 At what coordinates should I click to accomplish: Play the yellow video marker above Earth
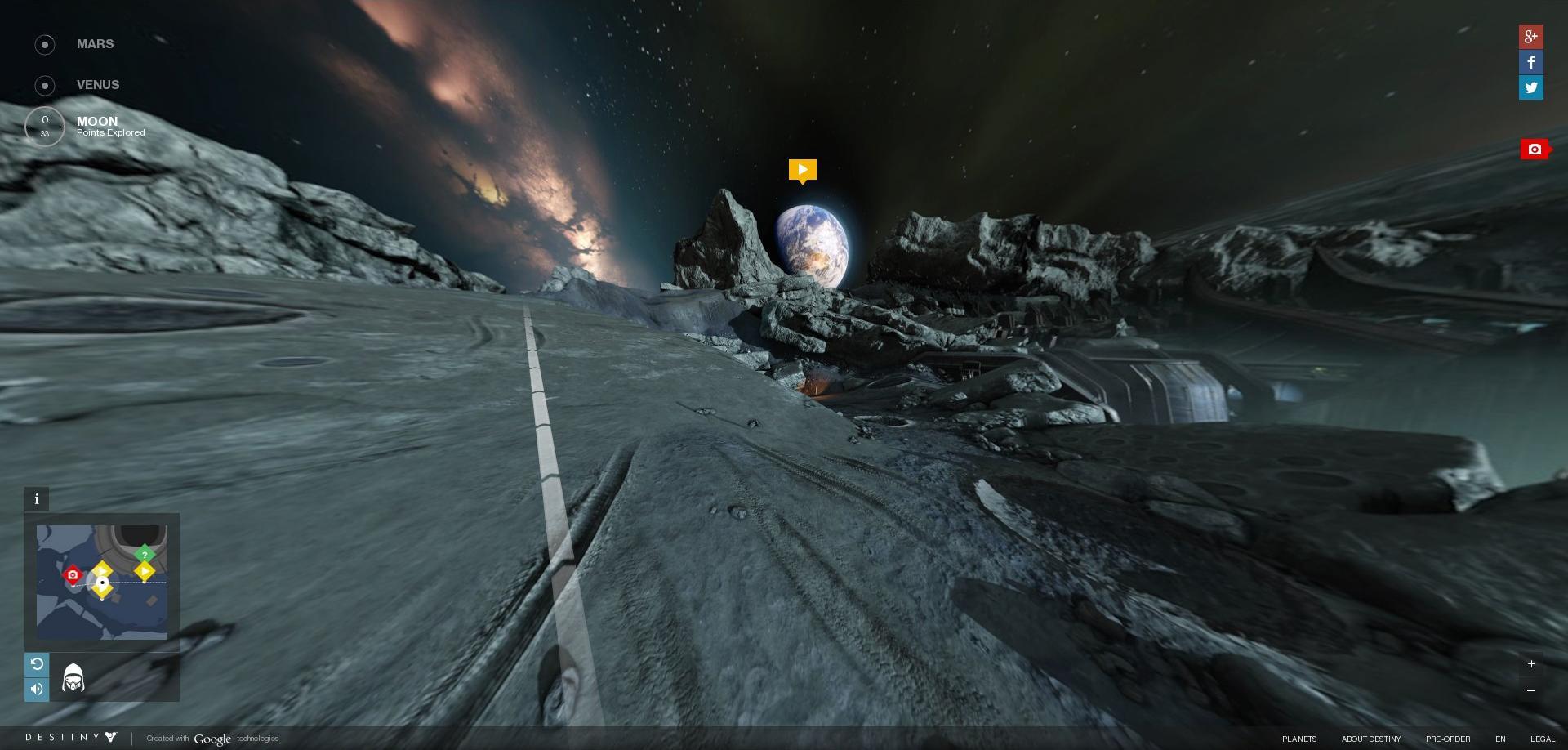(x=802, y=170)
